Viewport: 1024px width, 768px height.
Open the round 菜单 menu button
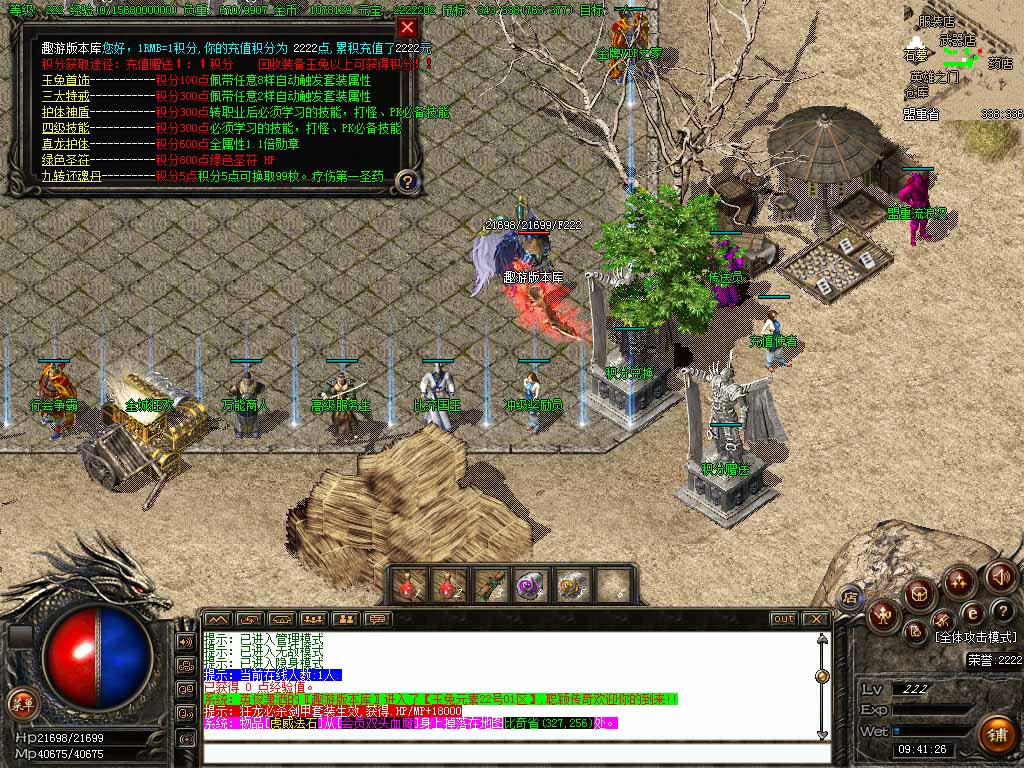point(22,704)
